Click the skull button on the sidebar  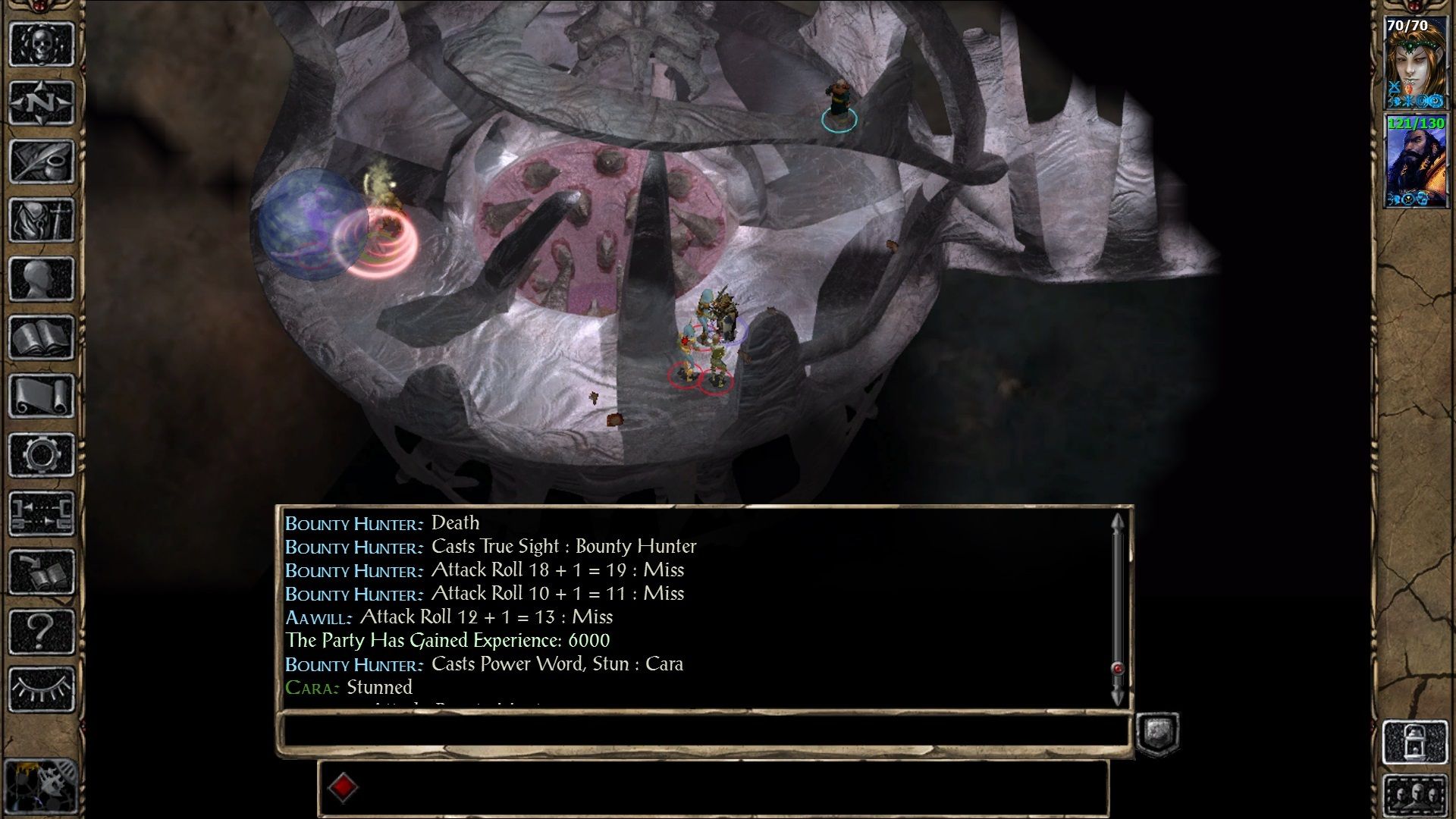(x=42, y=44)
